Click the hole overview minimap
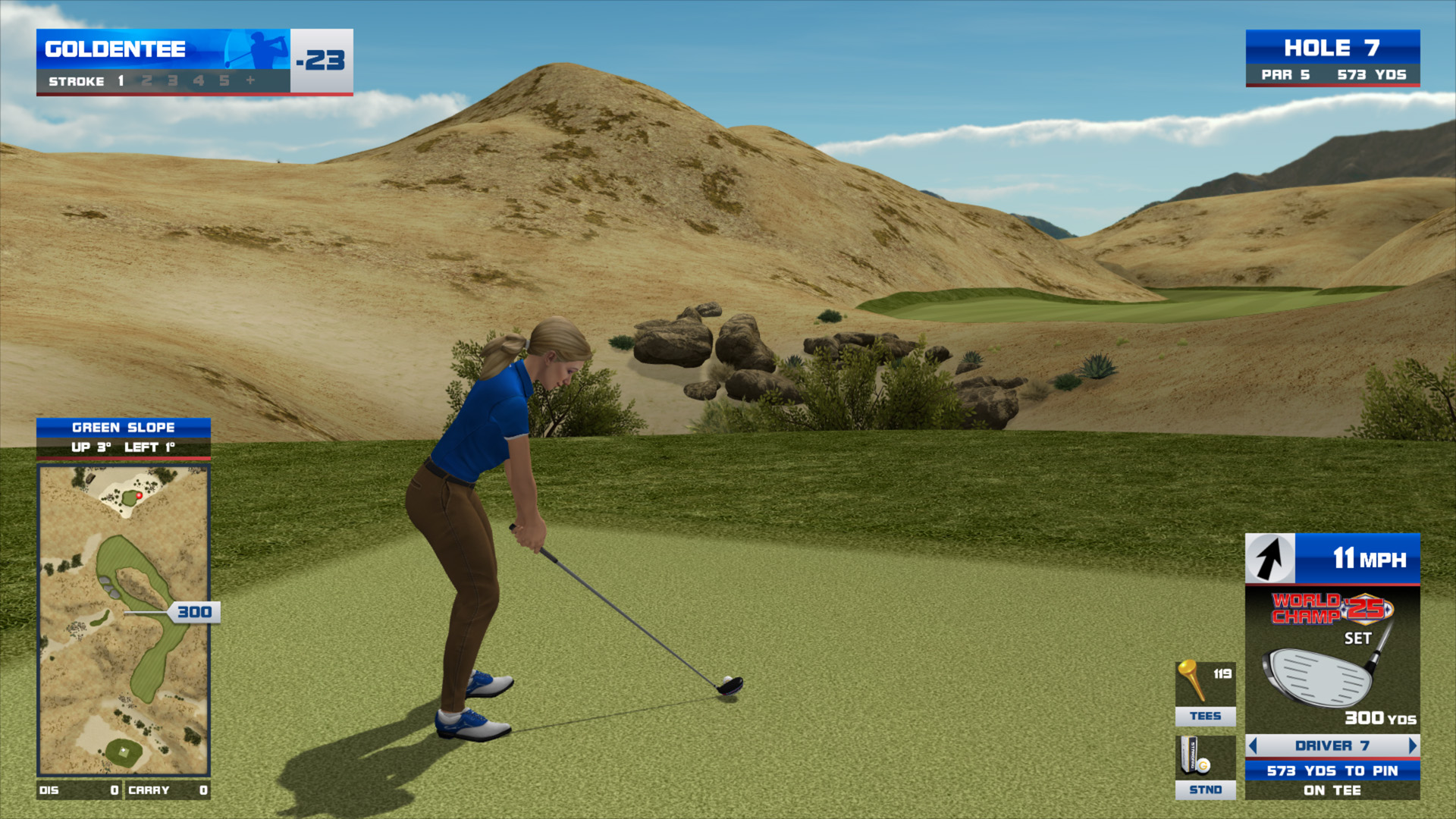 click(x=124, y=620)
